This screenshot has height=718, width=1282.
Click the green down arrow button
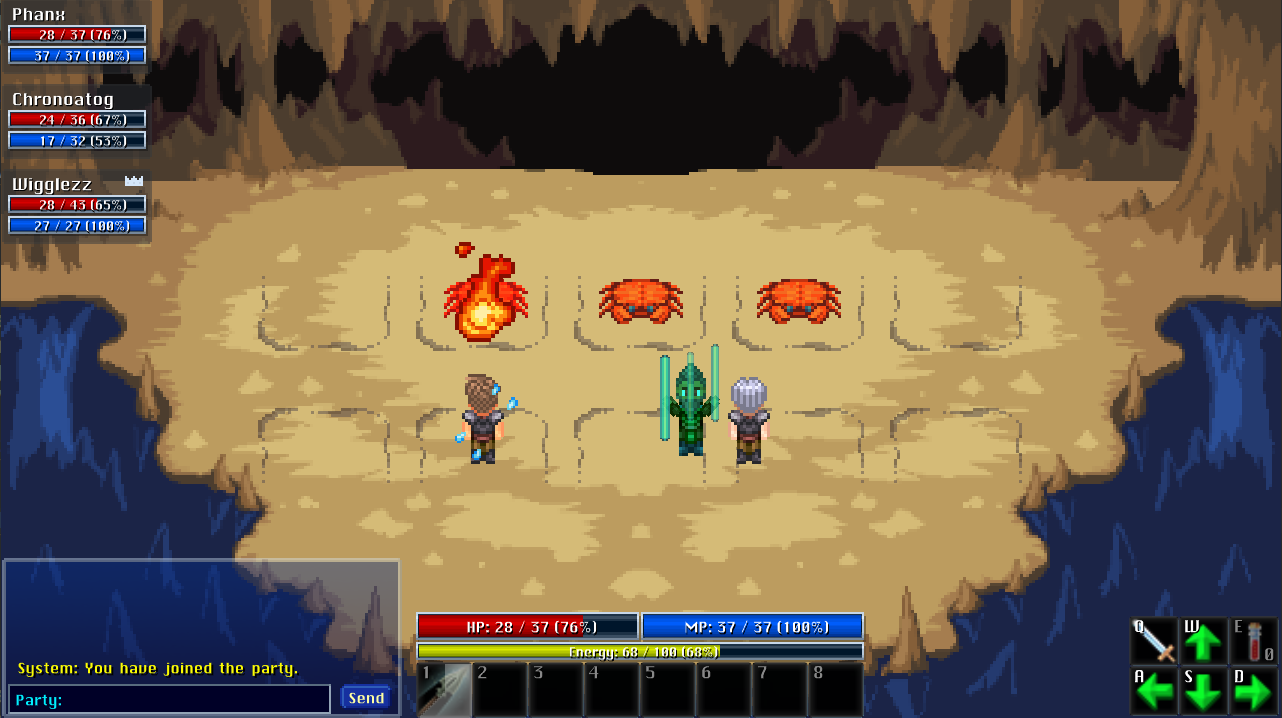point(1204,690)
